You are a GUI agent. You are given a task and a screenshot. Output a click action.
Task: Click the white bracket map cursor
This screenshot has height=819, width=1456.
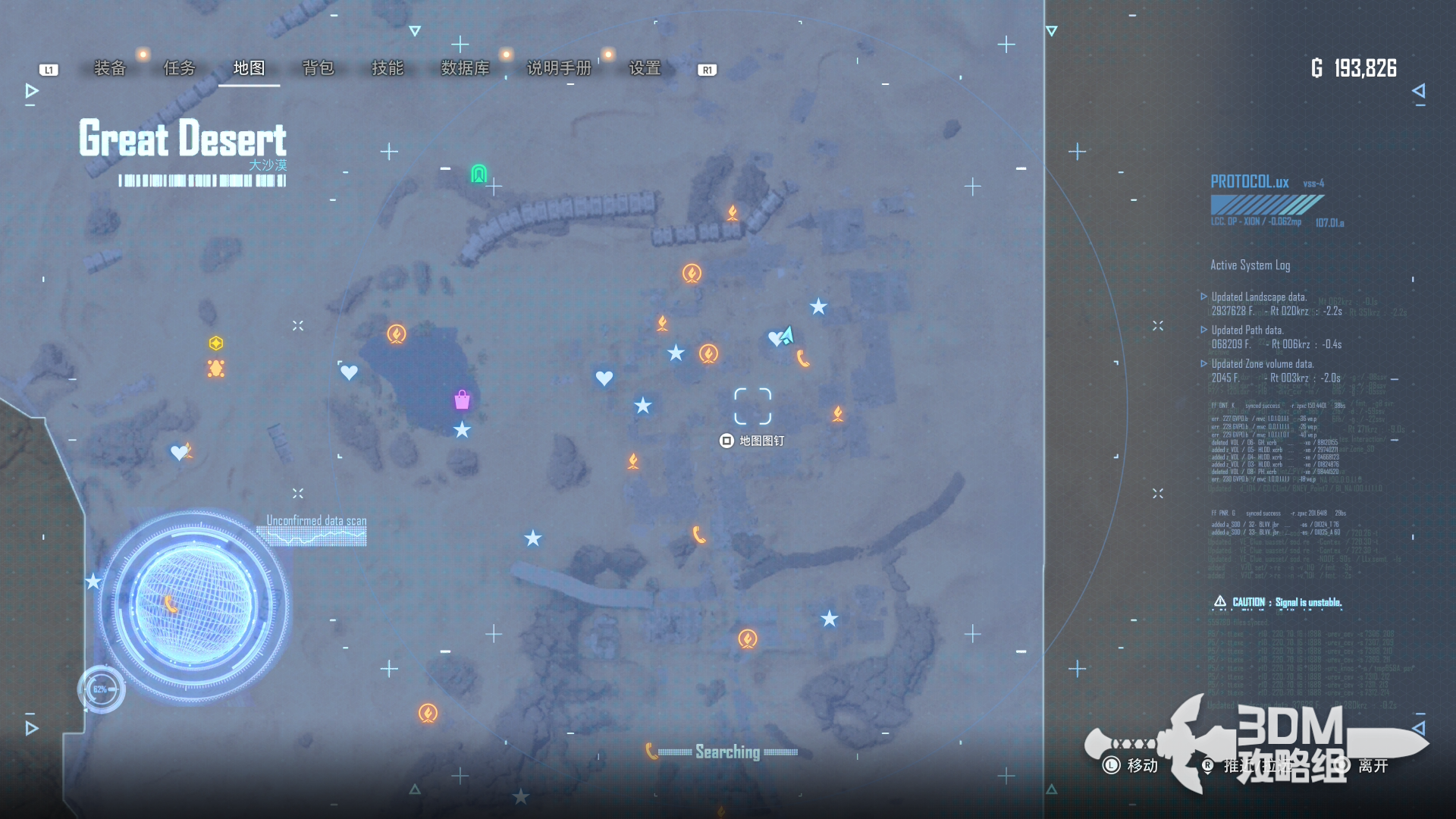752,406
